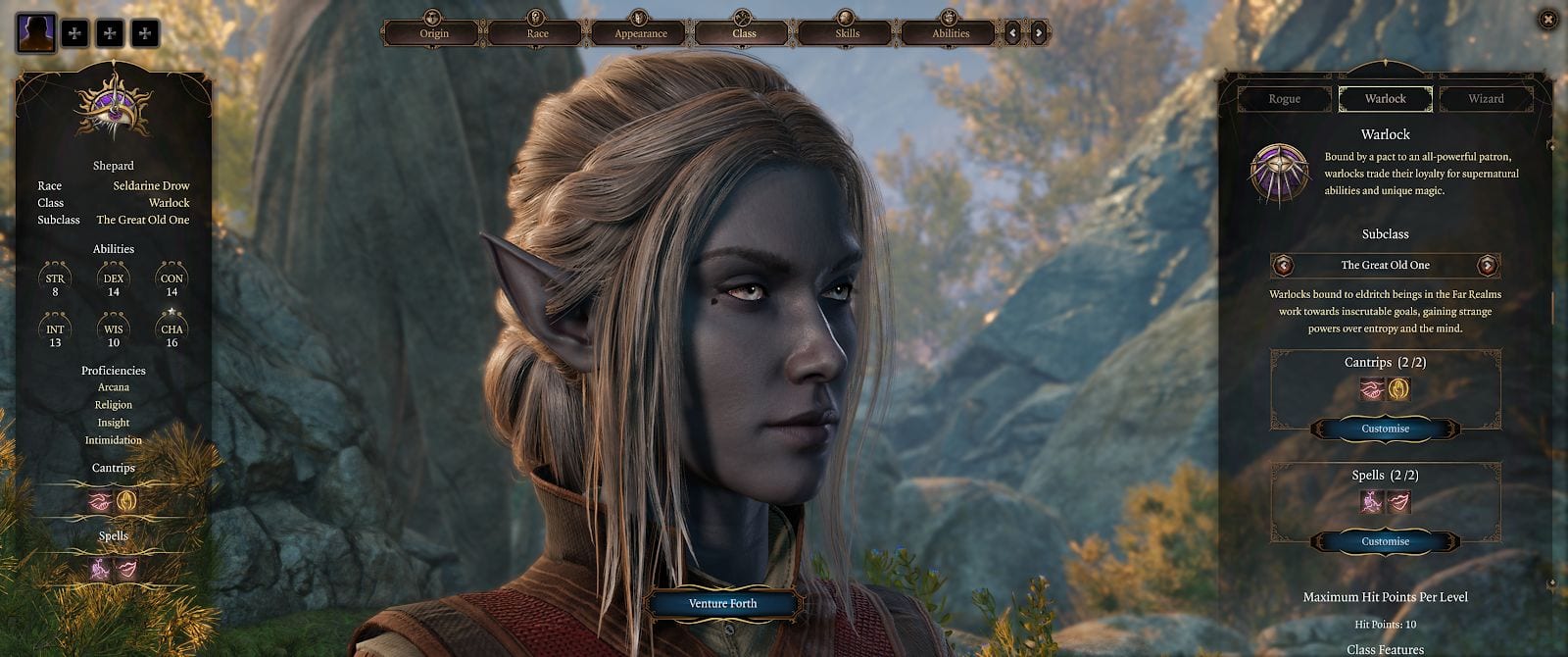Choose the Wizard class

[1486, 99]
